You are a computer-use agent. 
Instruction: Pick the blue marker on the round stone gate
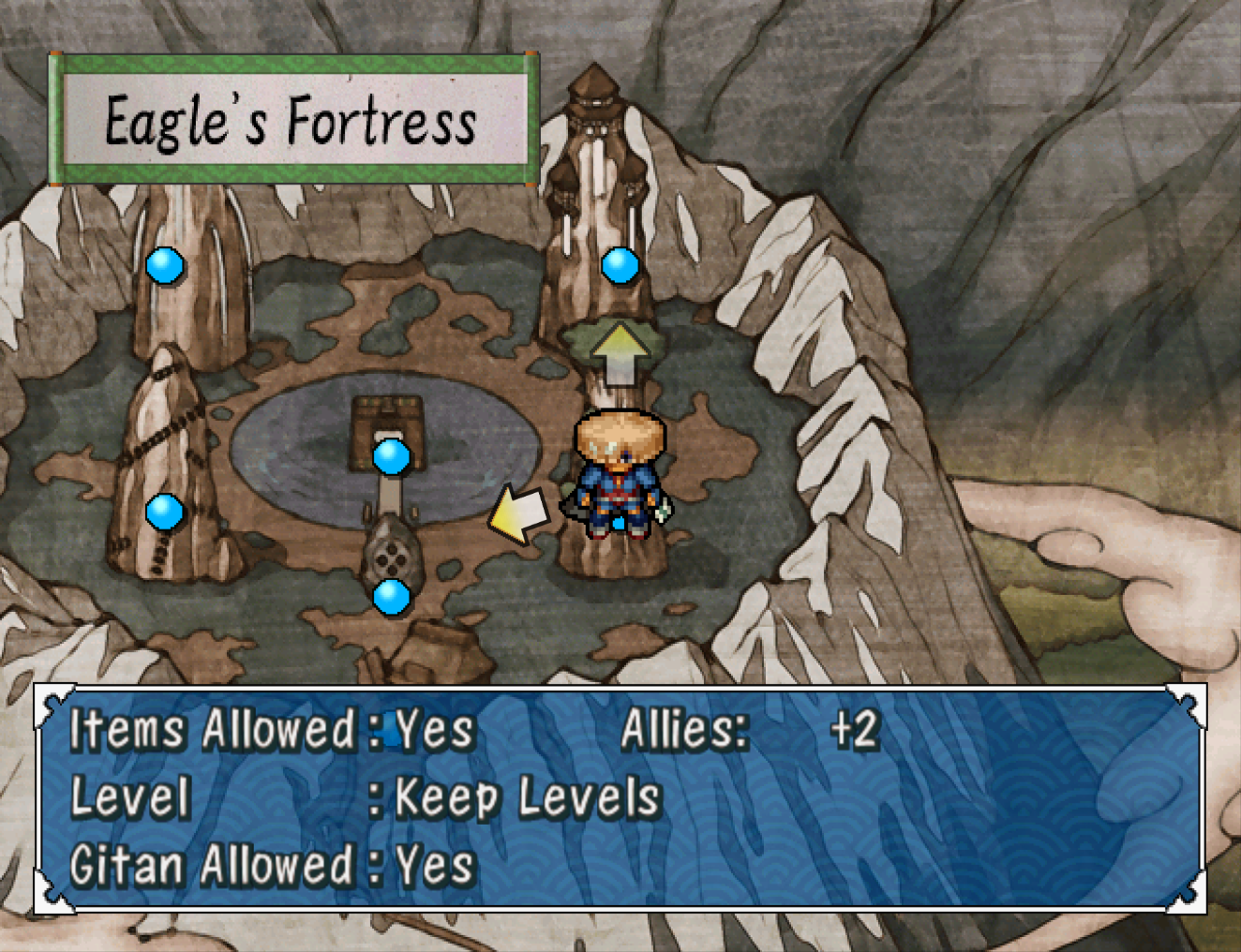pos(391,597)
